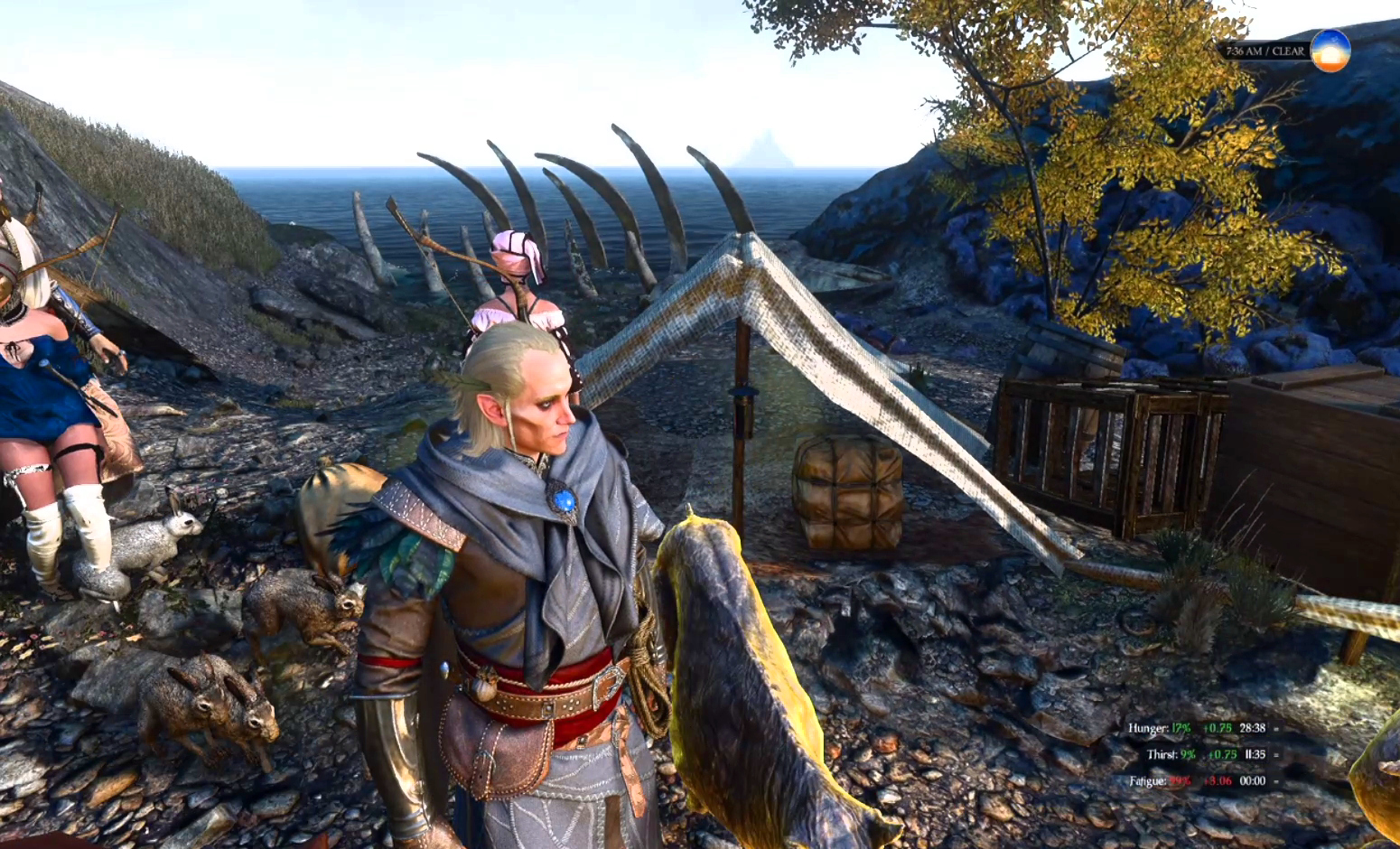Click the sun weather icon
This screenshot has width=1400, height=849.
click(x=1330, y=51)
